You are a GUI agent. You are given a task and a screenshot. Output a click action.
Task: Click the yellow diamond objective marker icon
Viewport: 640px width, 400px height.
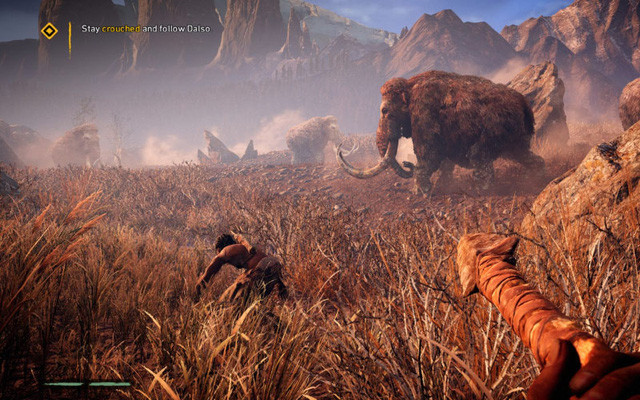pyautogui.click(x=48, y=31)
